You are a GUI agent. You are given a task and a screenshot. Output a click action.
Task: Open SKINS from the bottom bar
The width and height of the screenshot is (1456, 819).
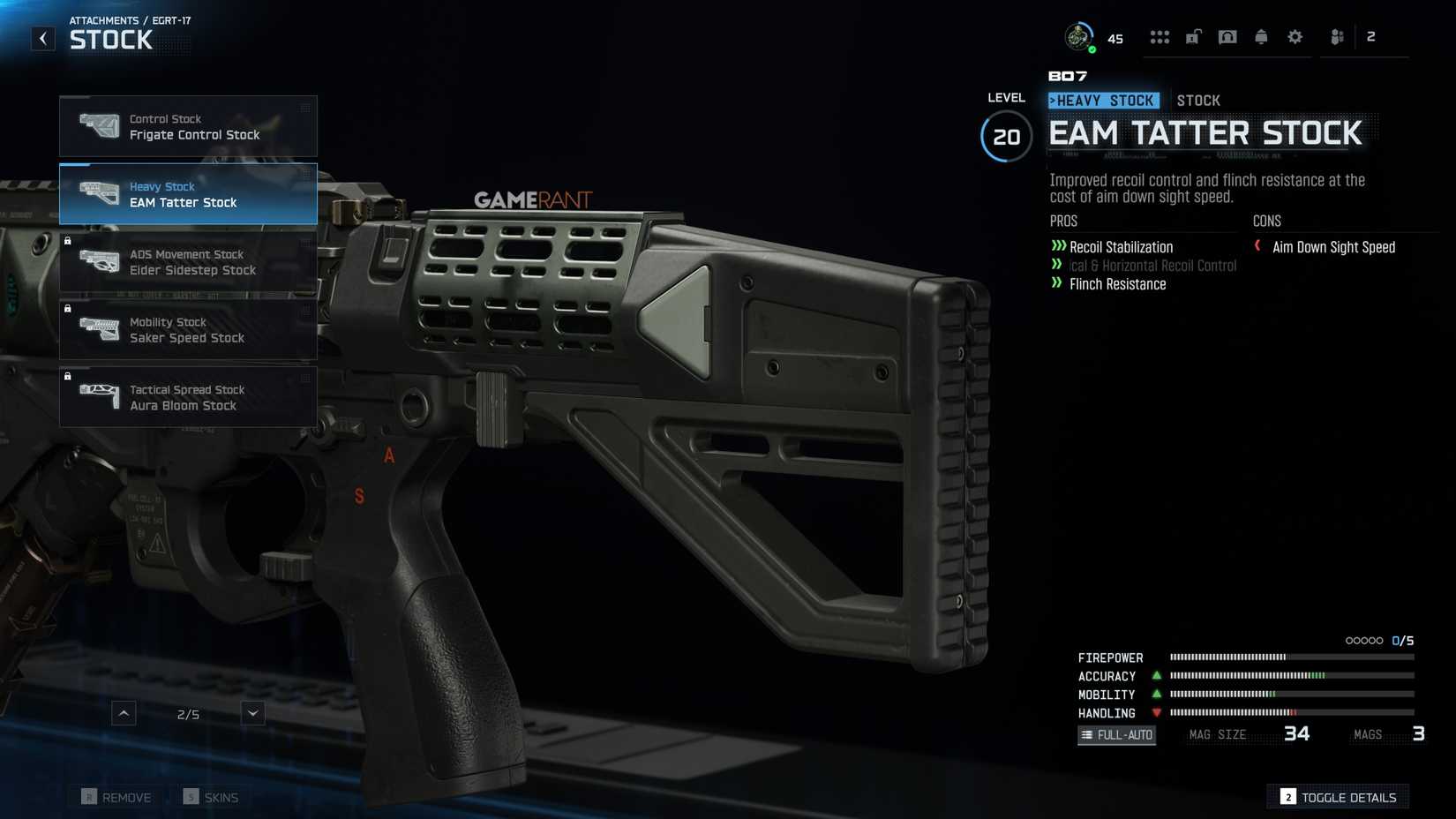pyautogui.click(x=212, y=796)
